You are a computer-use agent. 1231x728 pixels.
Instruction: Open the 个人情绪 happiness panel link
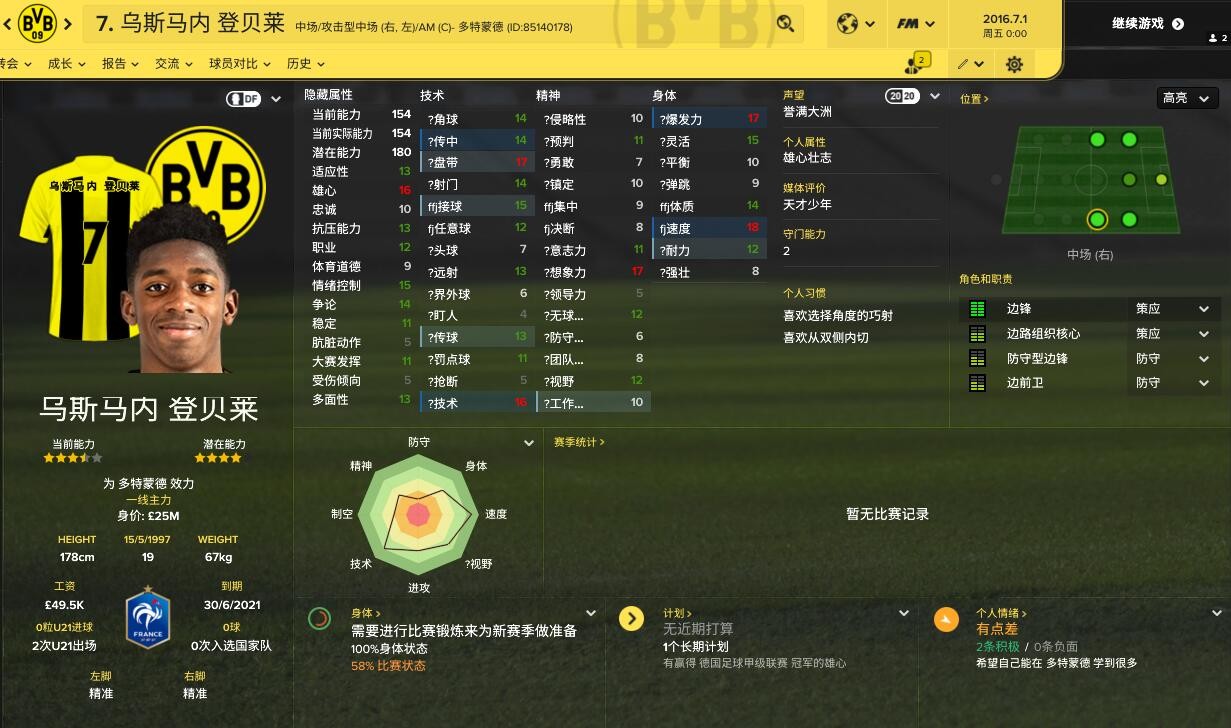pyautogui.click(x=1001, y=613)
